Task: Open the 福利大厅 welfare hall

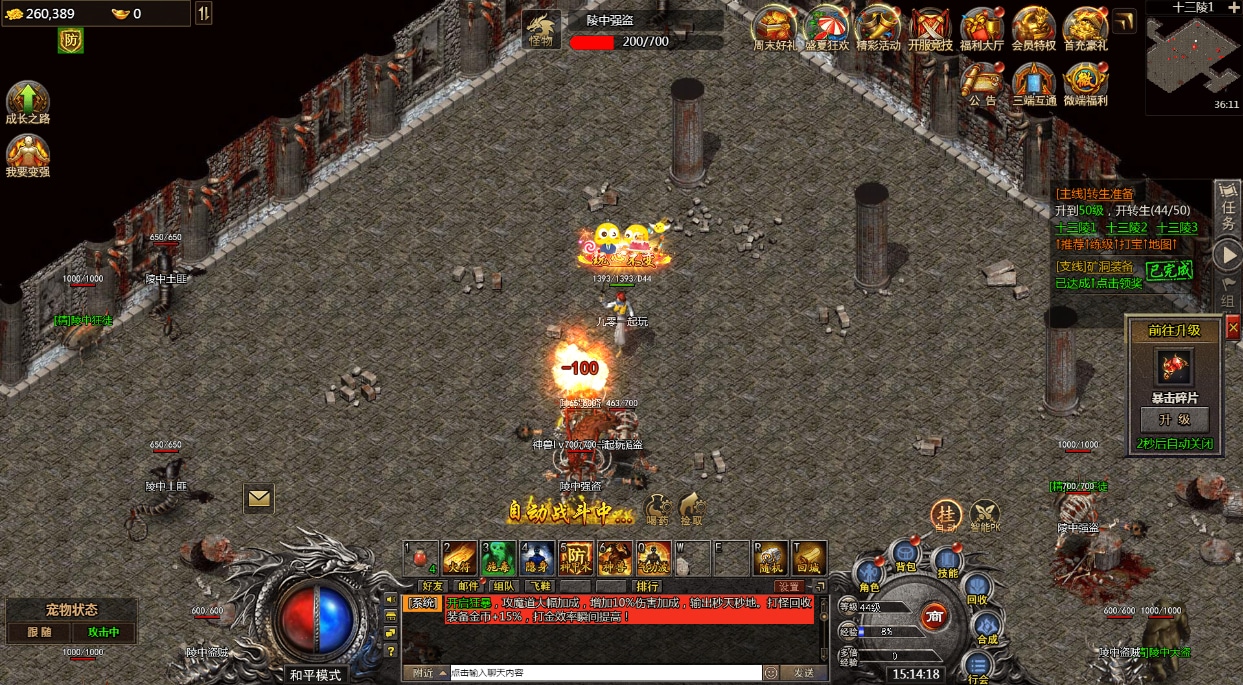Action: pyautogui.click(x=982, y=26)
